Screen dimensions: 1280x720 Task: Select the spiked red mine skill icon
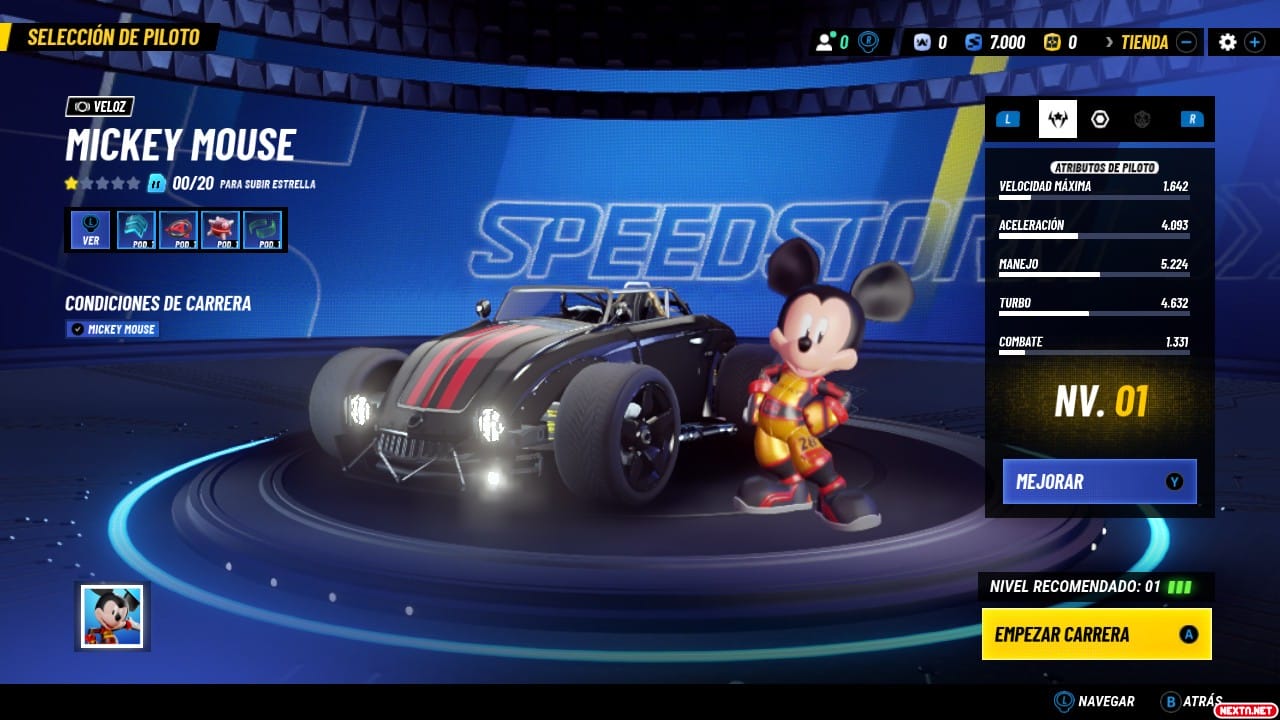pos(220,230)
